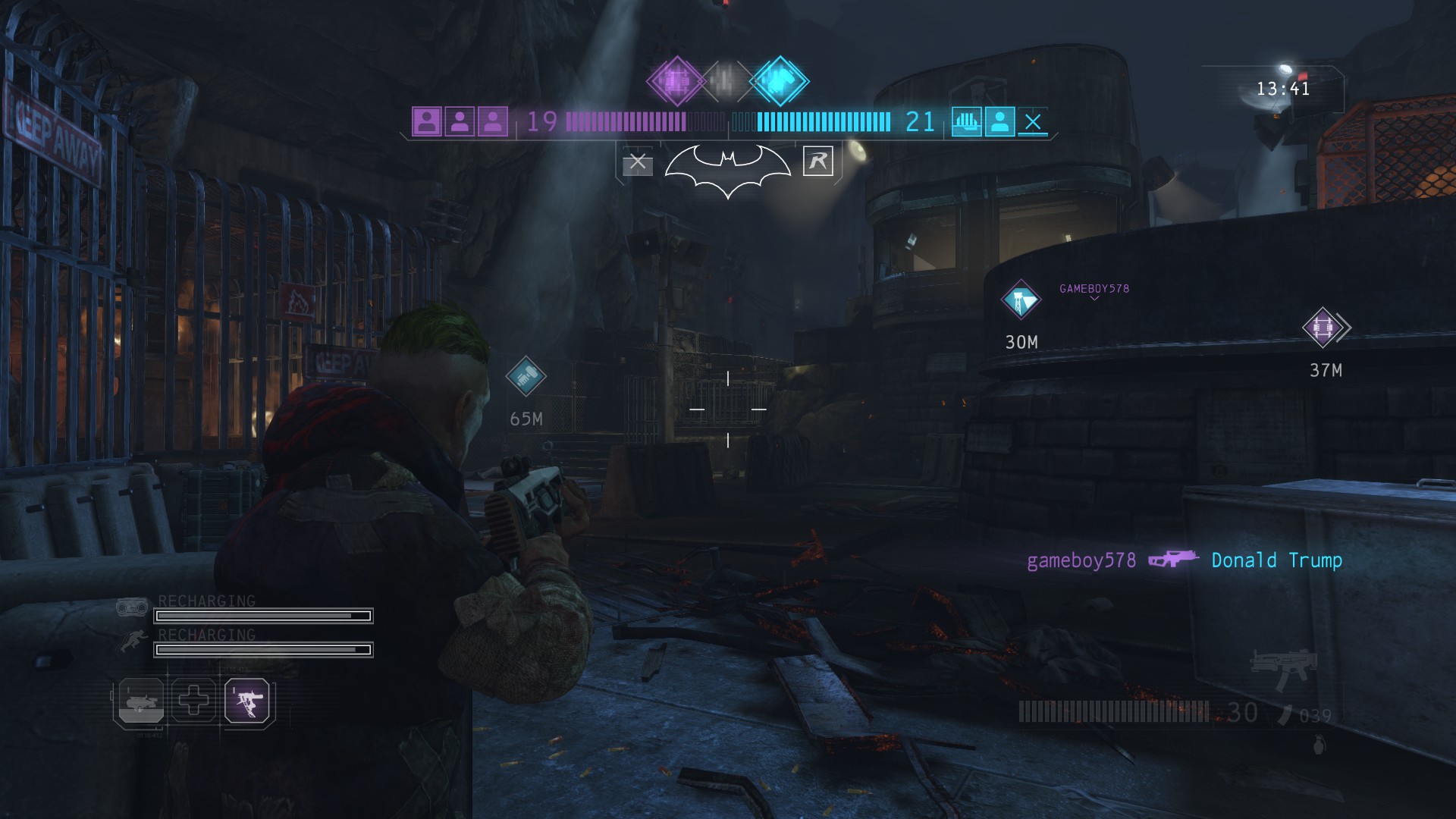Click the Robin R hero icon
The height and width of the screenshot is (819, 1456).
(x=817, y=161)
